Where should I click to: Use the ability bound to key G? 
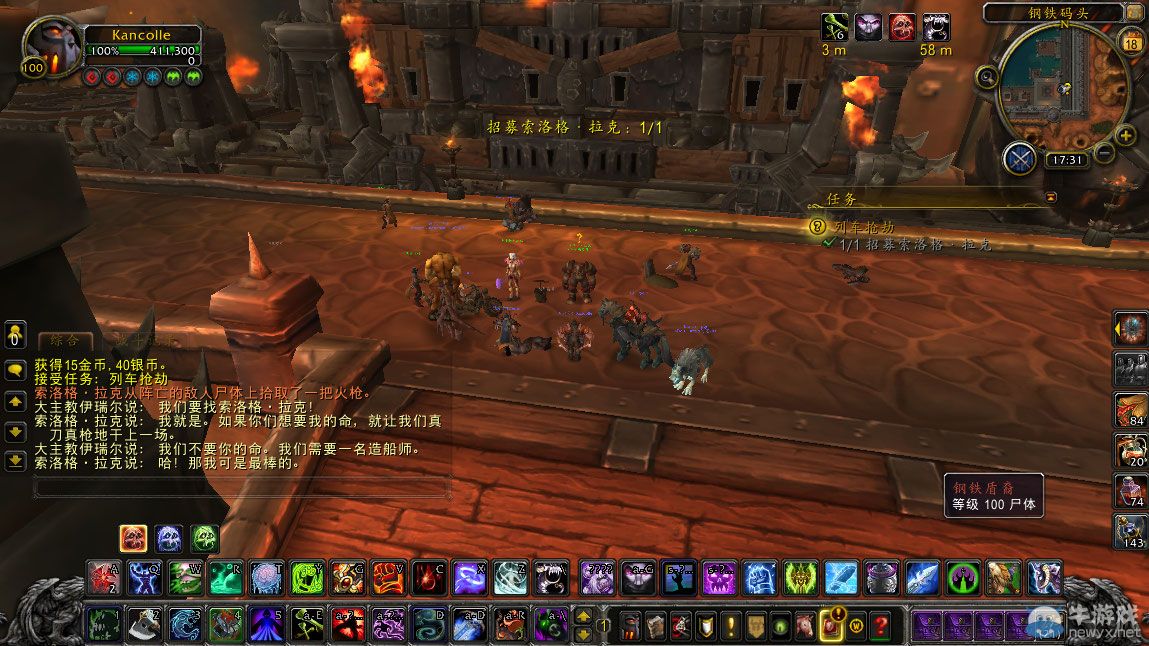[347, 577]
